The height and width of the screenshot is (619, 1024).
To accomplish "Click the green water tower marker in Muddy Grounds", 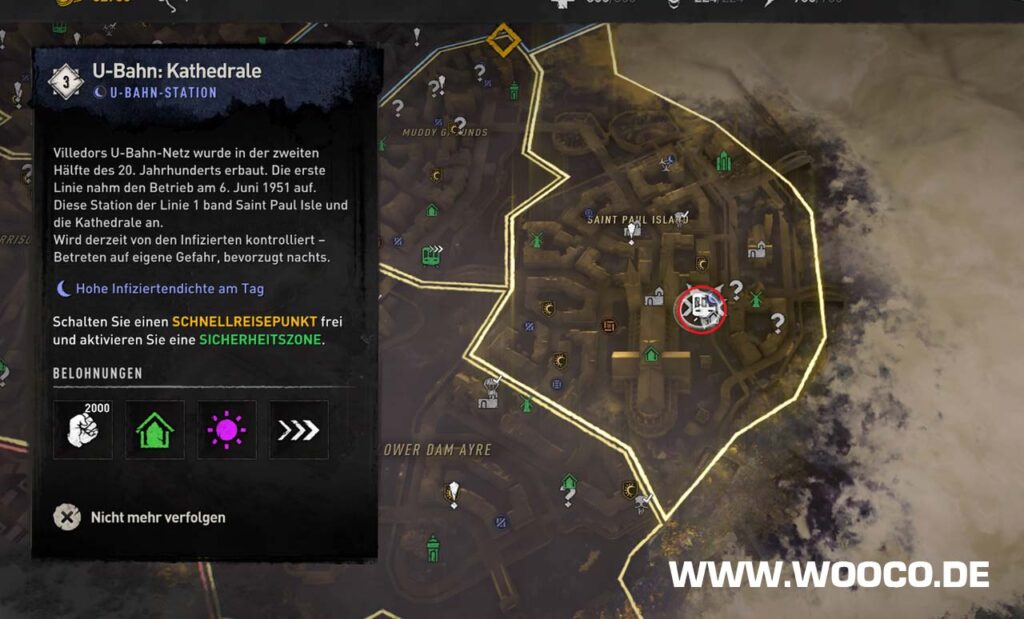I will tap(514, 90).
